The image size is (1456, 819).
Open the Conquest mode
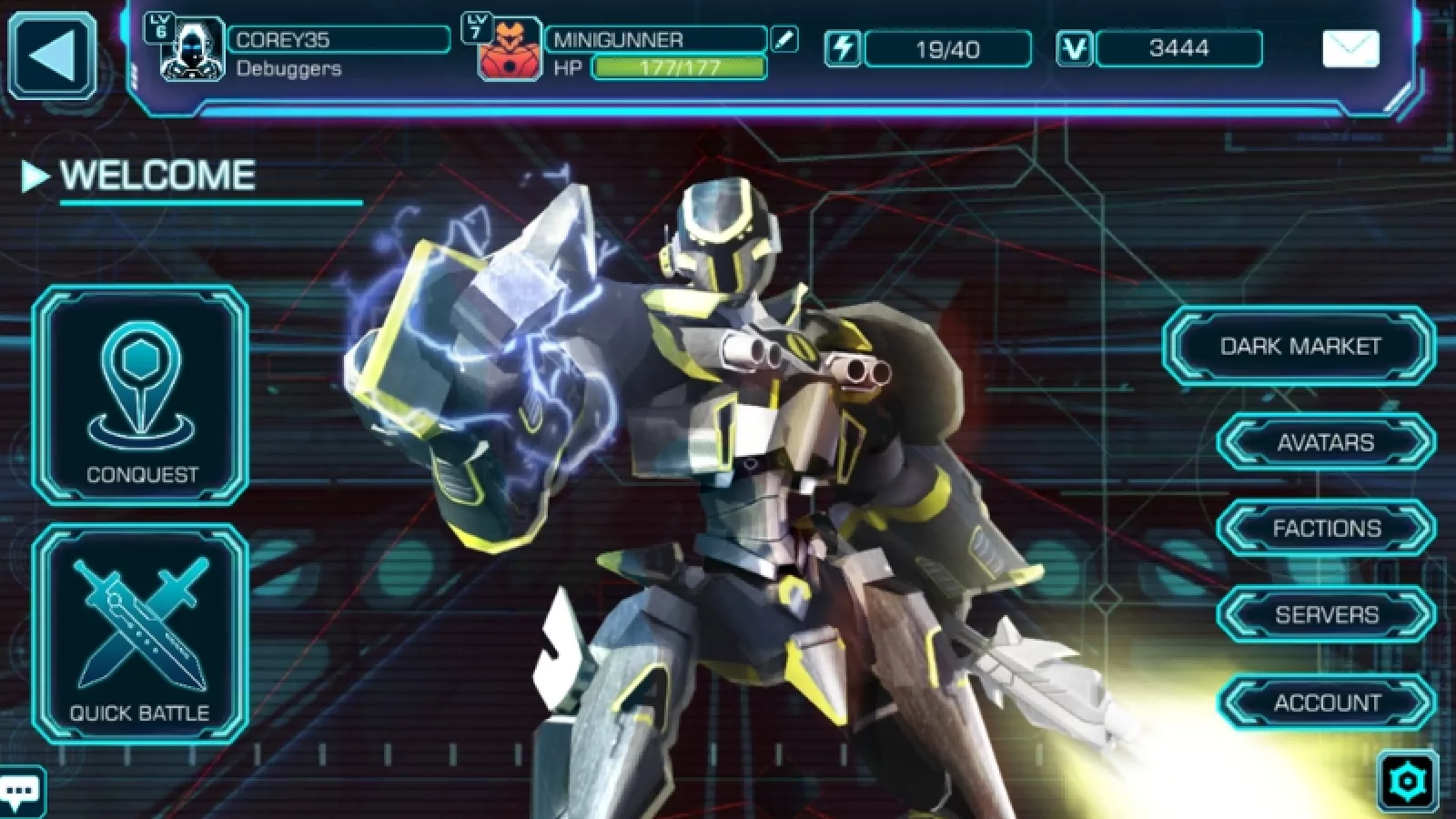[141, 396]
